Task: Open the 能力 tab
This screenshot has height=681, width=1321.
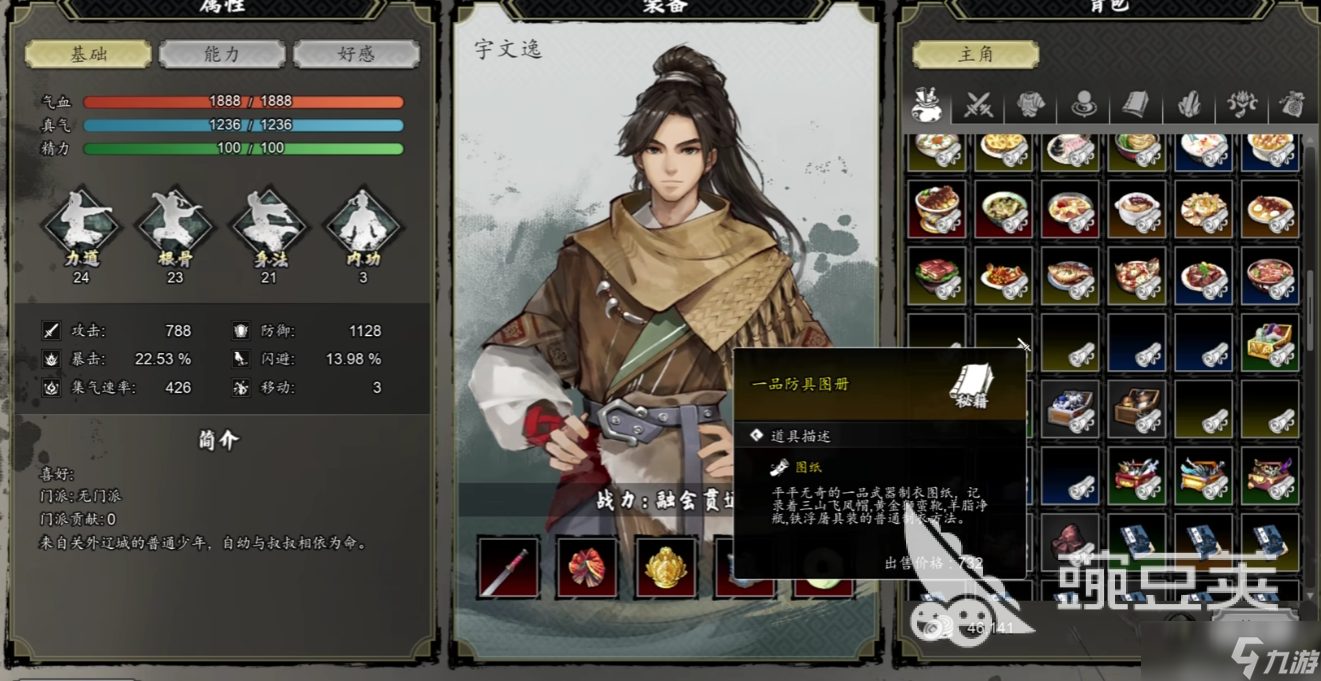Action: (222, 54)
